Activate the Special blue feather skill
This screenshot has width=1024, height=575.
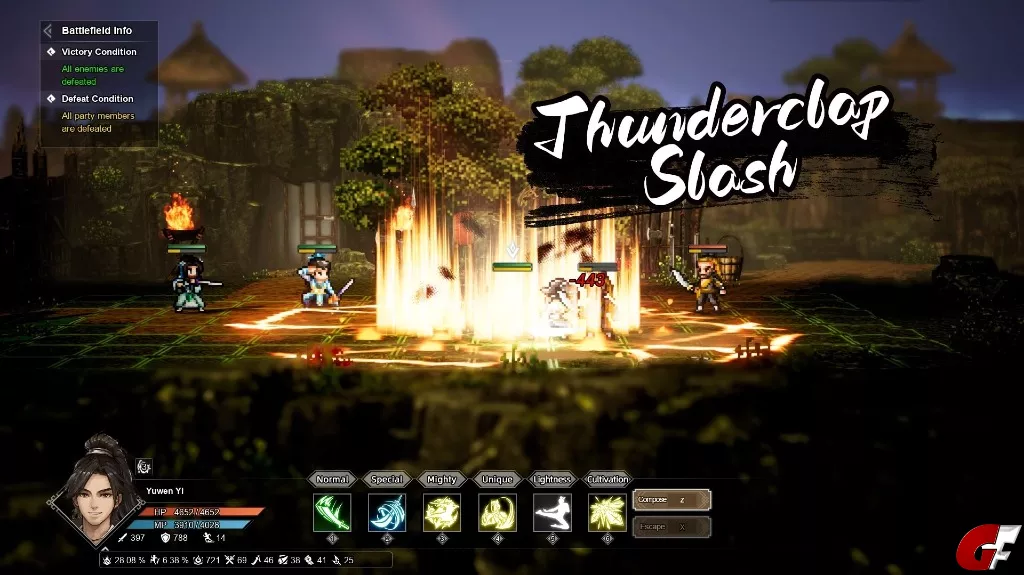[387, 512]
